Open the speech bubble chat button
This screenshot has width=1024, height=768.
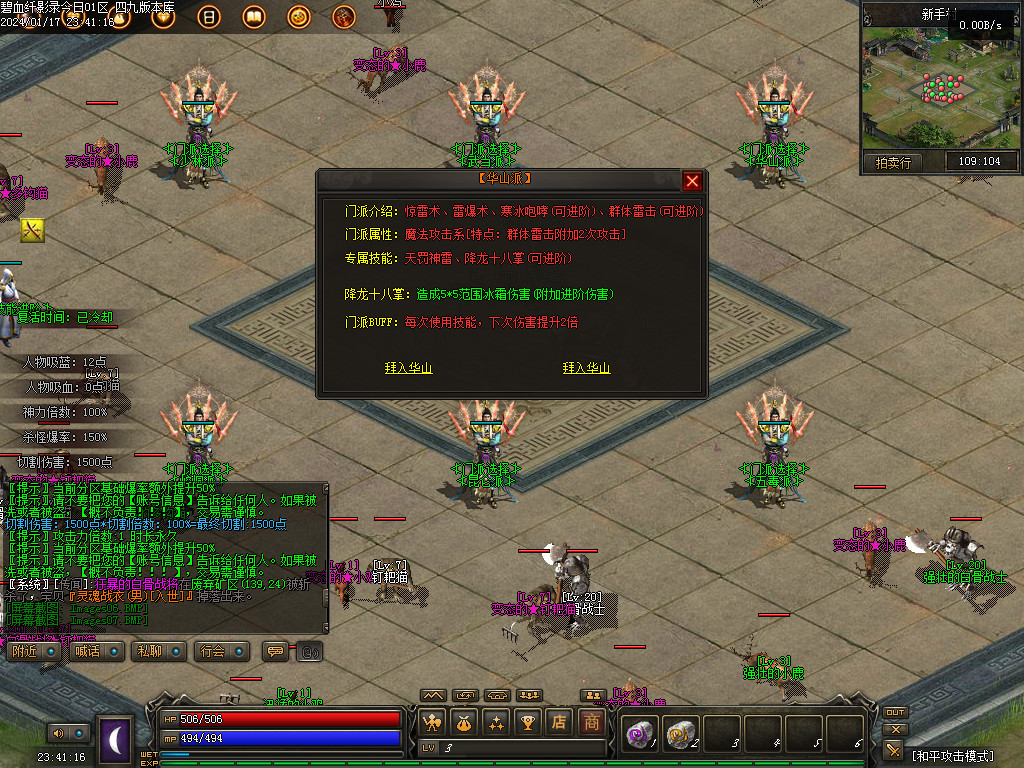pos(274,651)
